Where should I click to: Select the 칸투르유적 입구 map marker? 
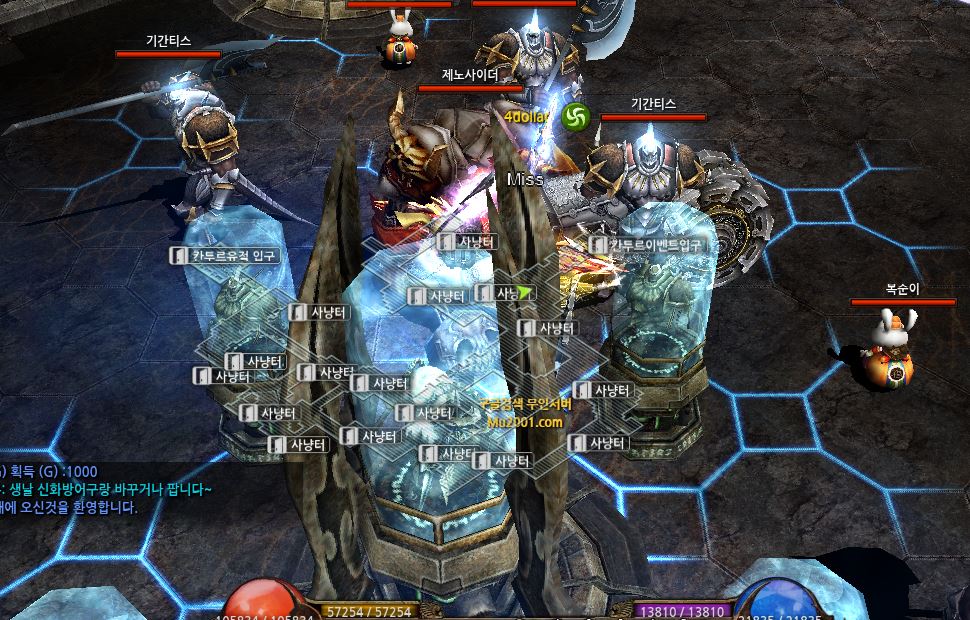(x=225, y=256)
